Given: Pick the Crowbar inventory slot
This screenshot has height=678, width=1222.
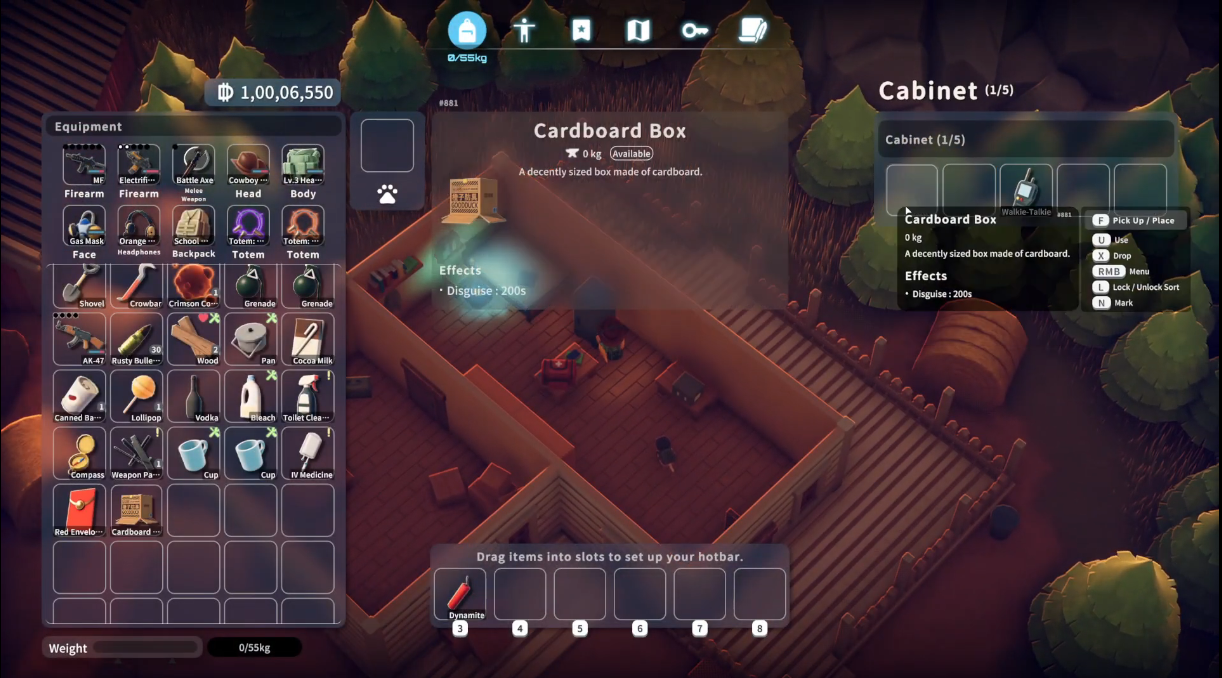Looking at the screenshot, I should (x=137, y=284).
